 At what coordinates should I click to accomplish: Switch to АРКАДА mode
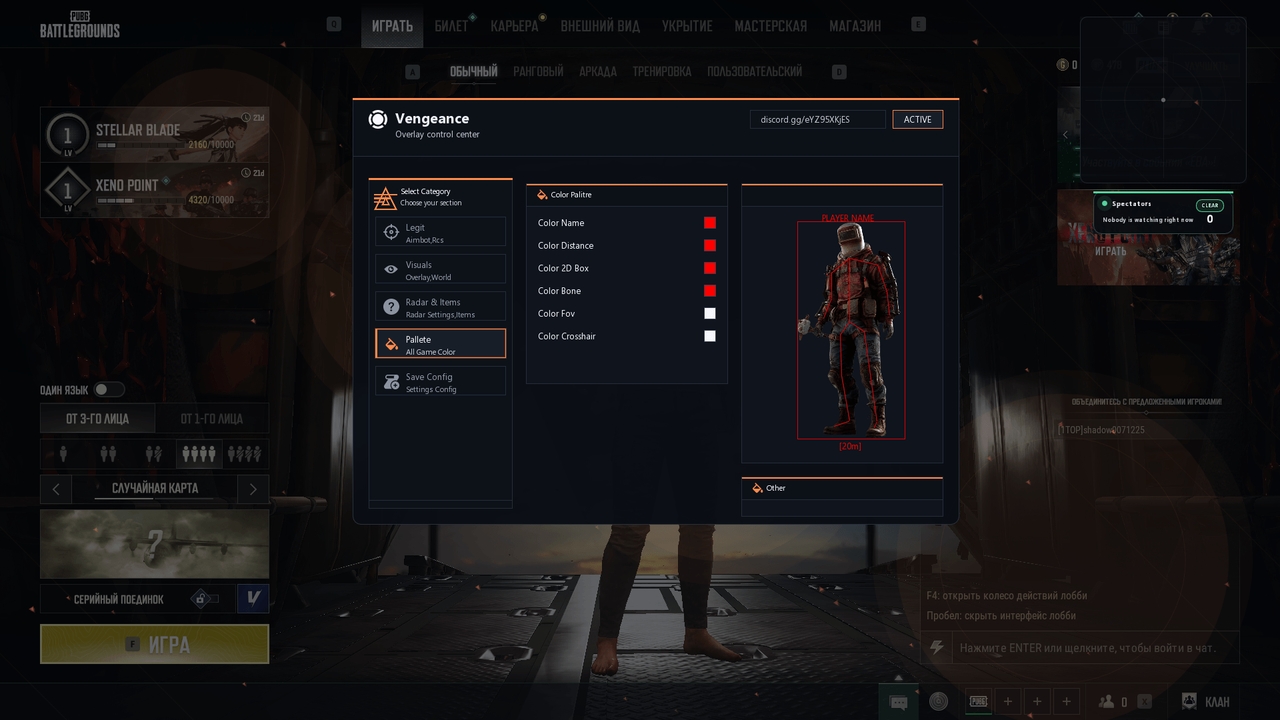click(x=598, y=72)
